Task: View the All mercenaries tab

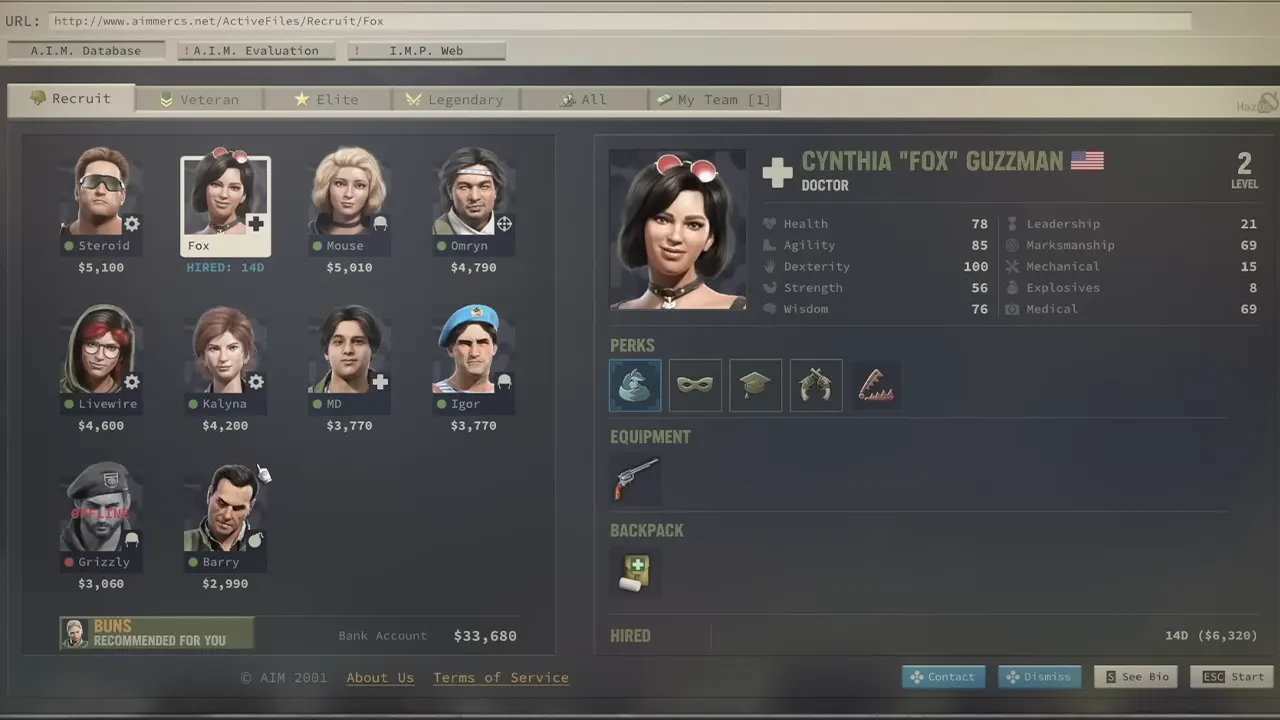Action: click(584, 99)
